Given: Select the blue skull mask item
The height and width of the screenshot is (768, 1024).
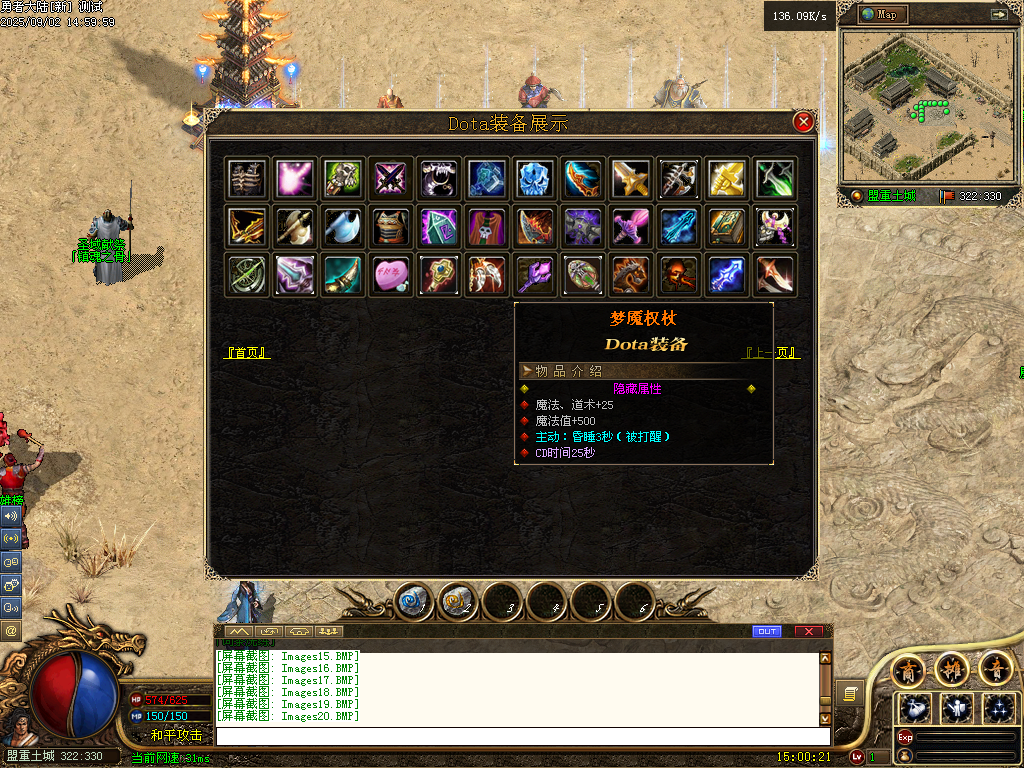Looking at the screenshot, I should (533, 178).
